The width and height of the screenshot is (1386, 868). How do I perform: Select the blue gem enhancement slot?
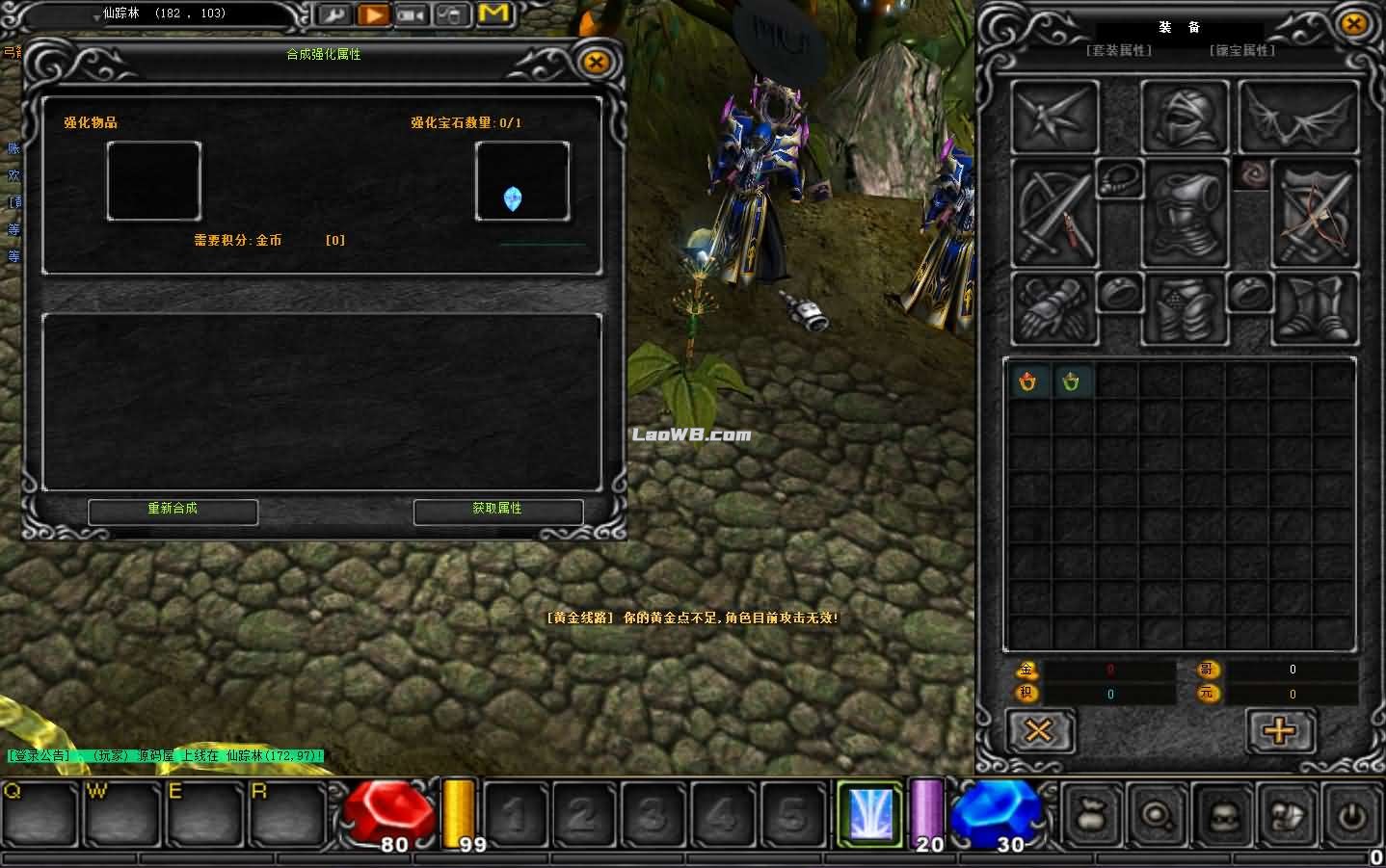[521, 181]
